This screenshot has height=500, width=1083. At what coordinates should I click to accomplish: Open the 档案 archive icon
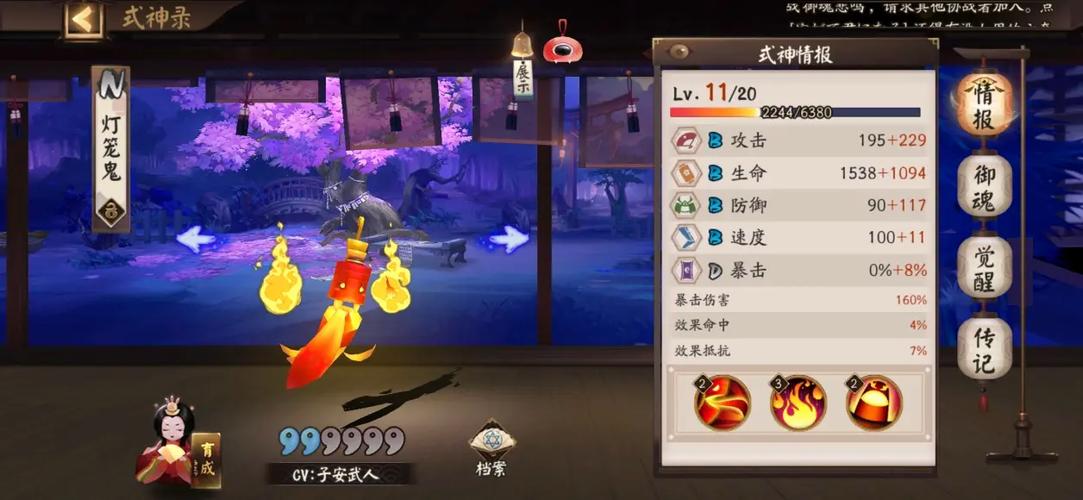492,444
